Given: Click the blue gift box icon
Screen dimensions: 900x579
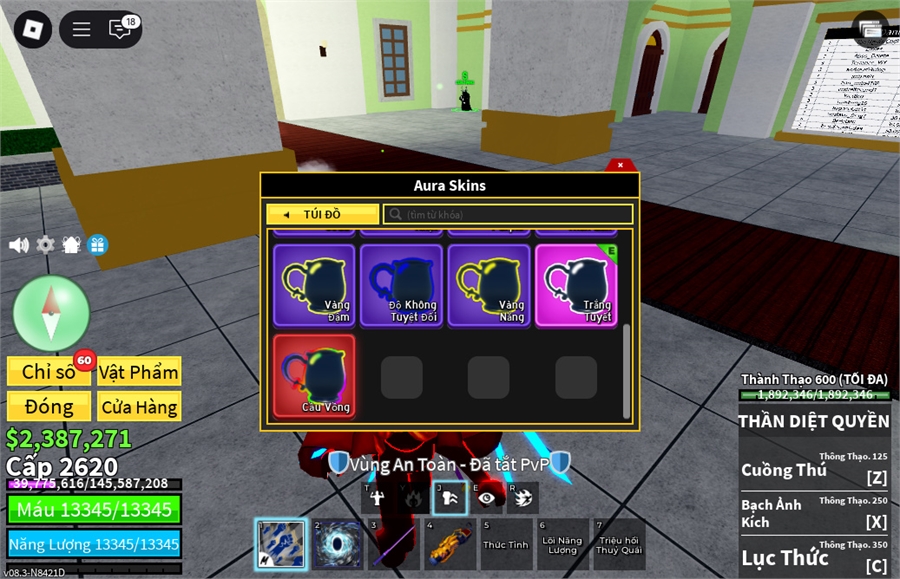Looking at the screenshot, I should [x=97, y=245].
